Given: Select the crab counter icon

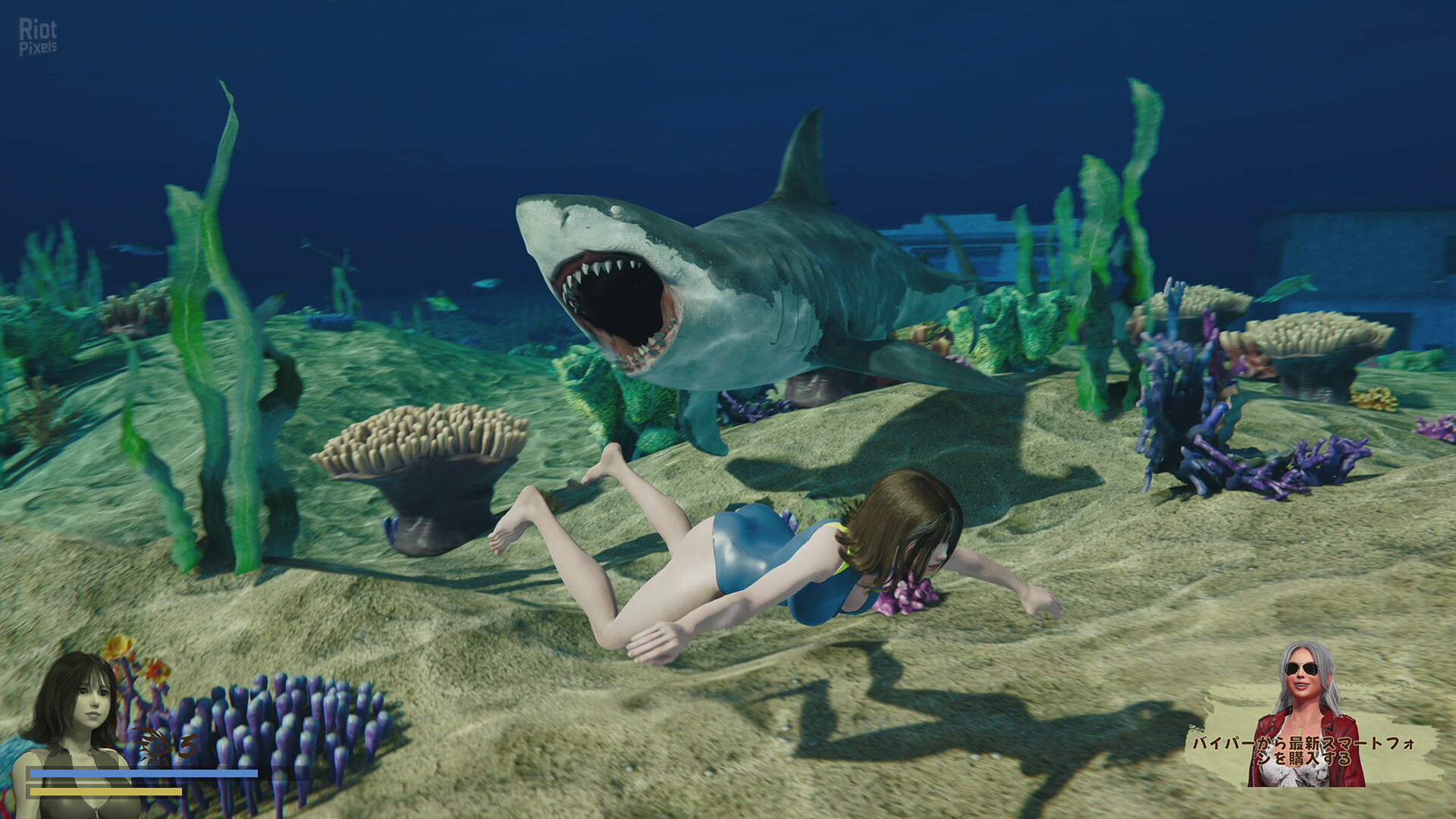Looking at the screenshot, I should [x=151, y=748].
